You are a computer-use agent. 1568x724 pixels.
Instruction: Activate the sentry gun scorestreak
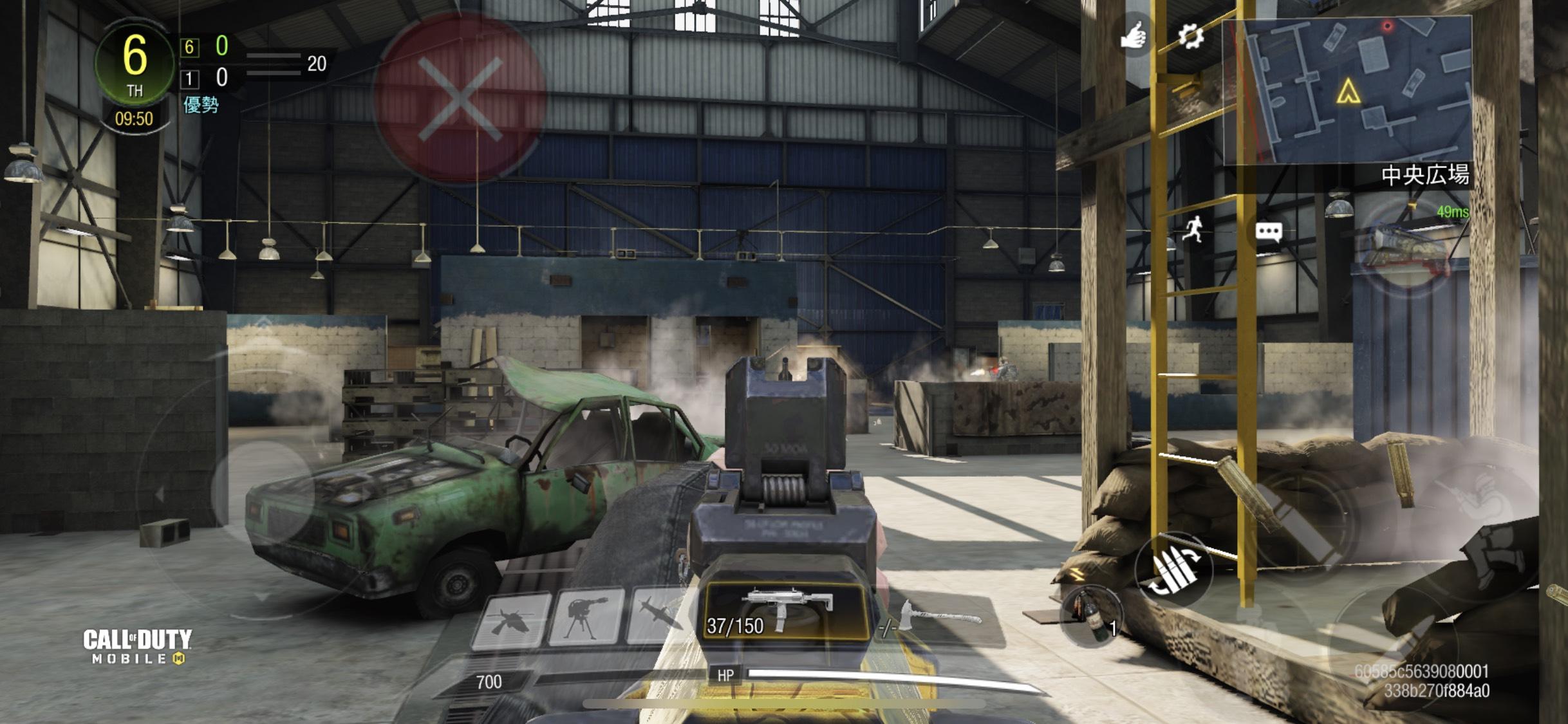pyautogui.click(x=586, y=618)
